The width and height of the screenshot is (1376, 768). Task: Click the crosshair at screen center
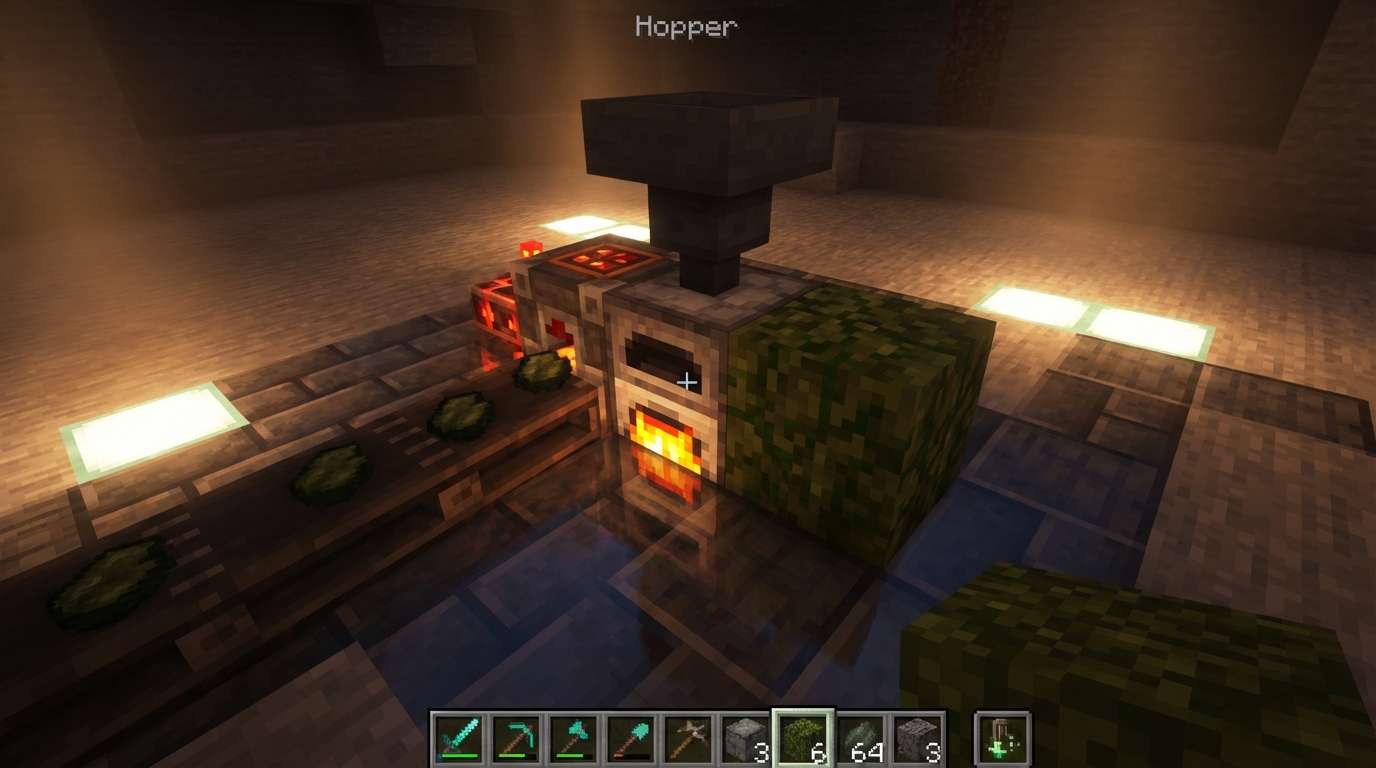688,381
